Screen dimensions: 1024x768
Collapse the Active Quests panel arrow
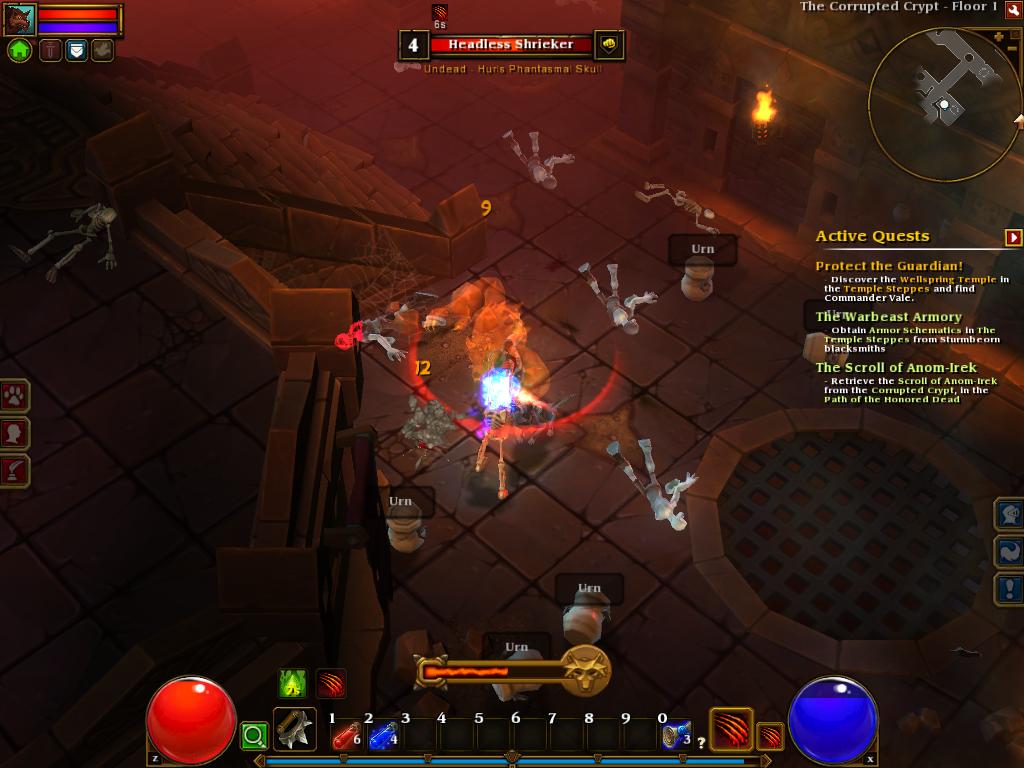(1013, 237)
